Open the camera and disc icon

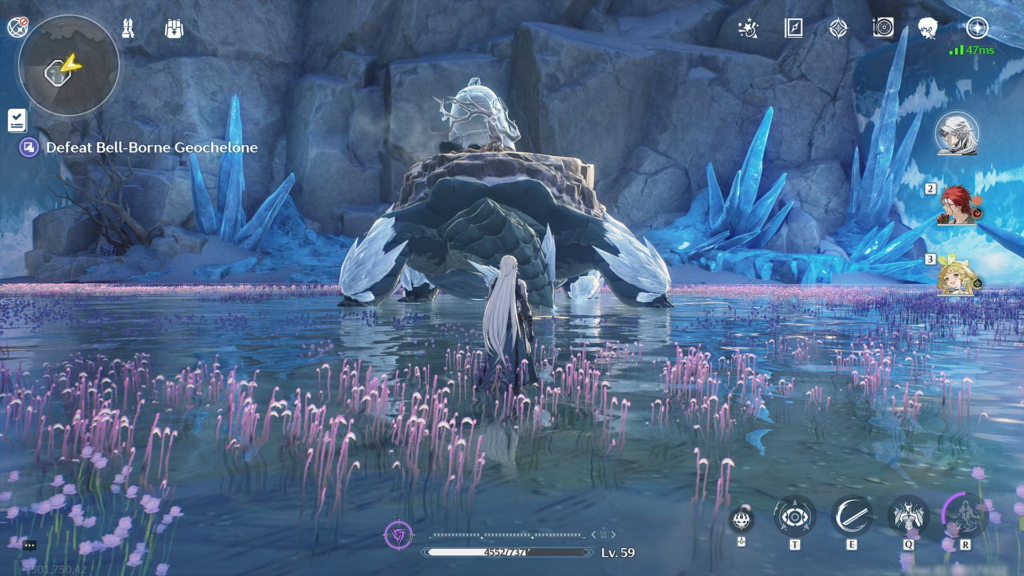click(x=883, y=28)
